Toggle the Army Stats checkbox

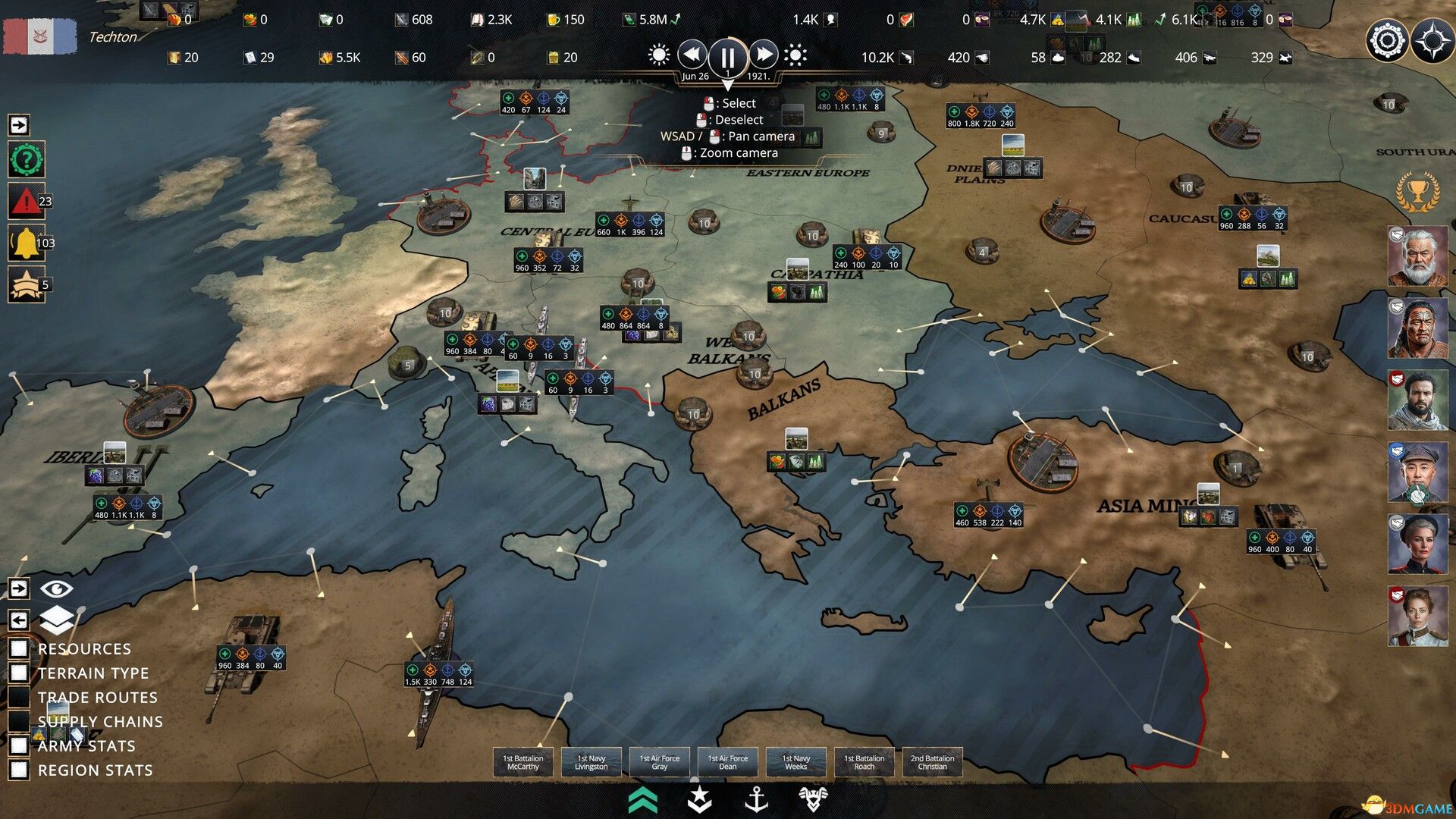point(19,745)
